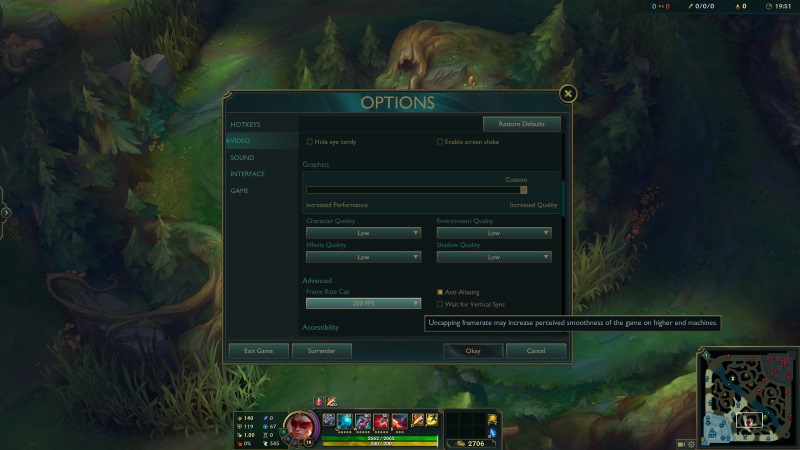The width and height of the screenshot is (800, 450).
Task: Click the Restore Defaults button
Action: [x=521, y=124]
